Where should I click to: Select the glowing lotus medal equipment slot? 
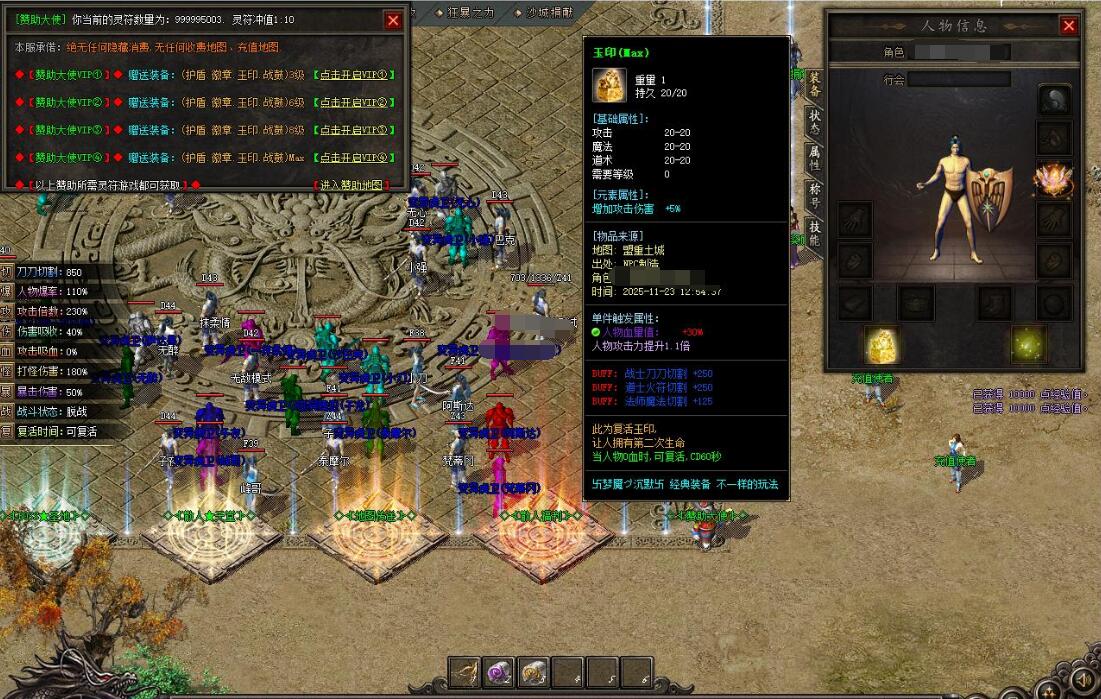coord(1053,178)
